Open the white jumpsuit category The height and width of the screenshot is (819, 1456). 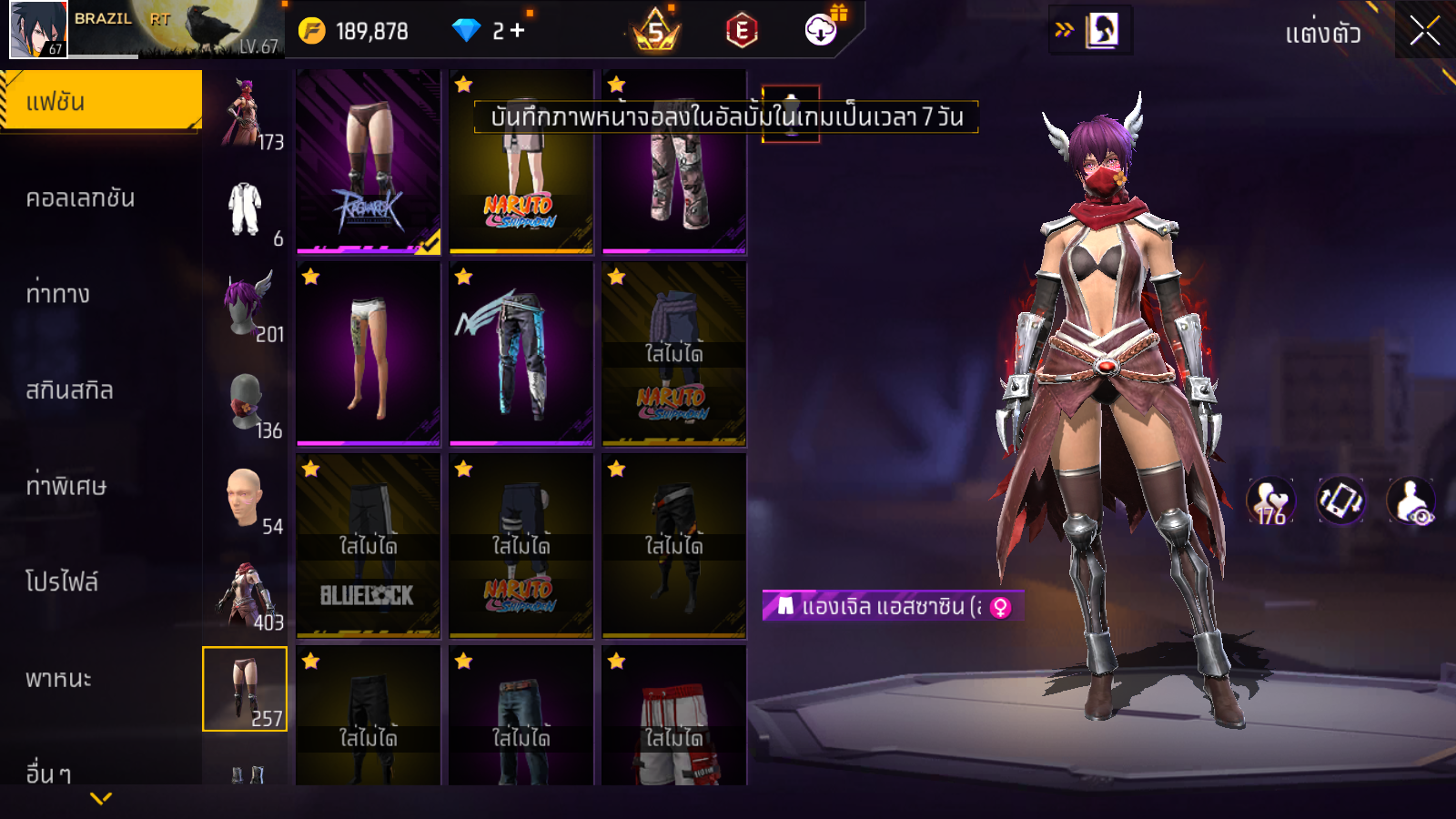246,211
